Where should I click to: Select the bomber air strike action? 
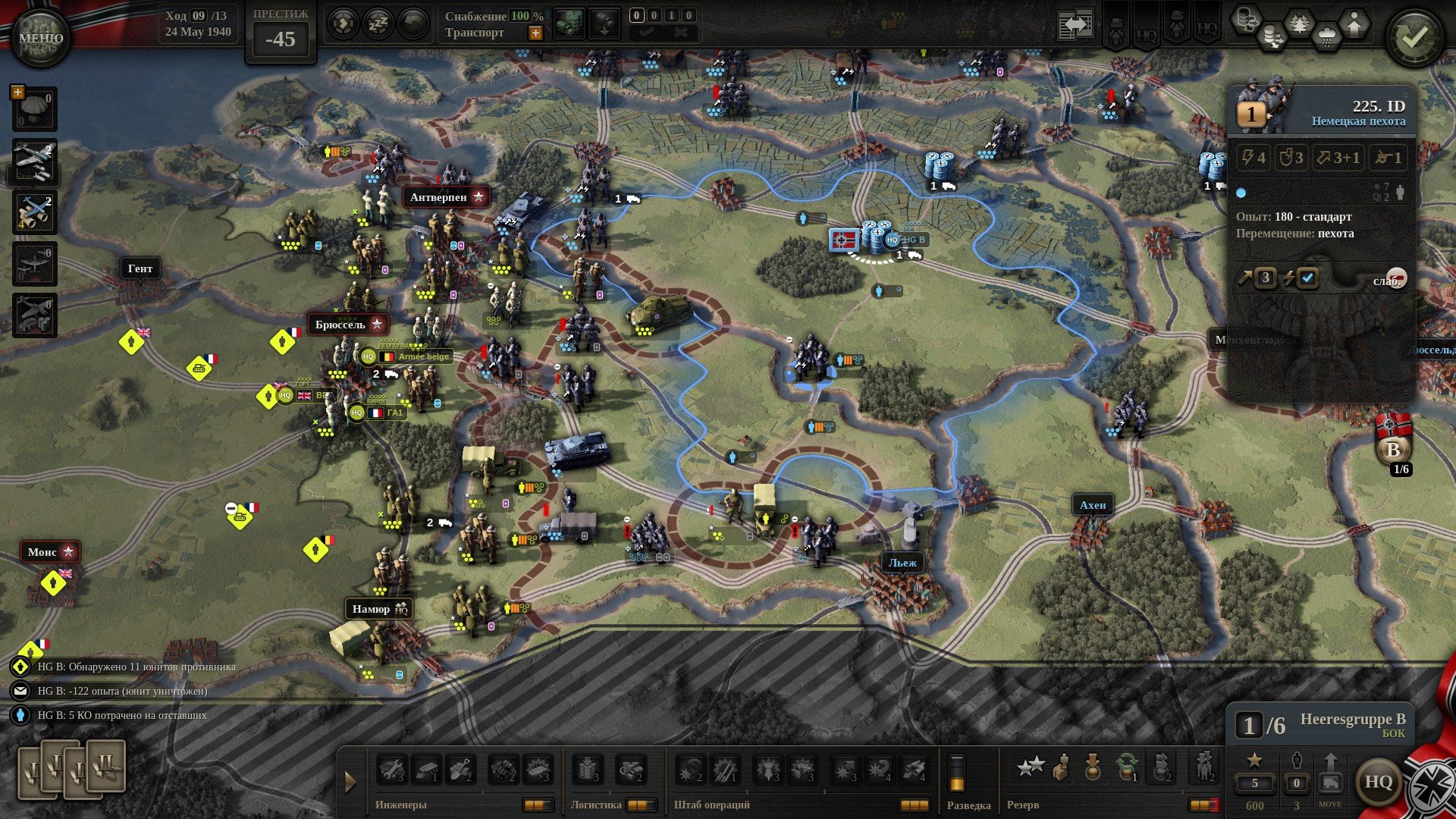click(x=34, y=161)
